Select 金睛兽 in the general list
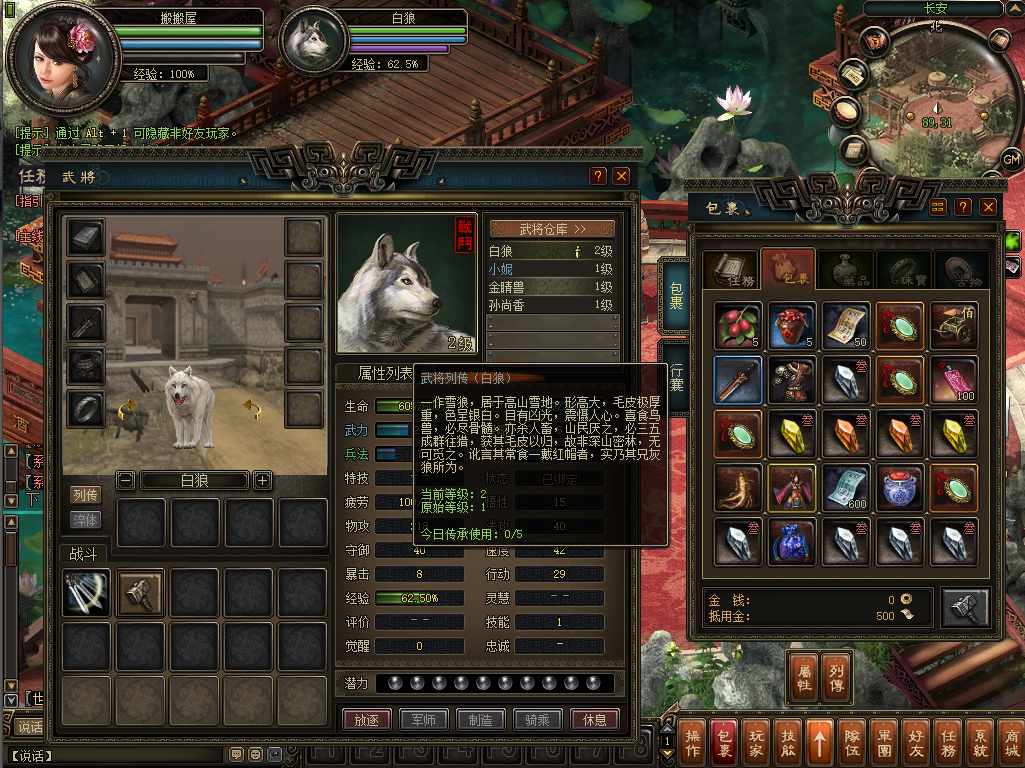This screenshot has width=1025, height=768. 550,287
